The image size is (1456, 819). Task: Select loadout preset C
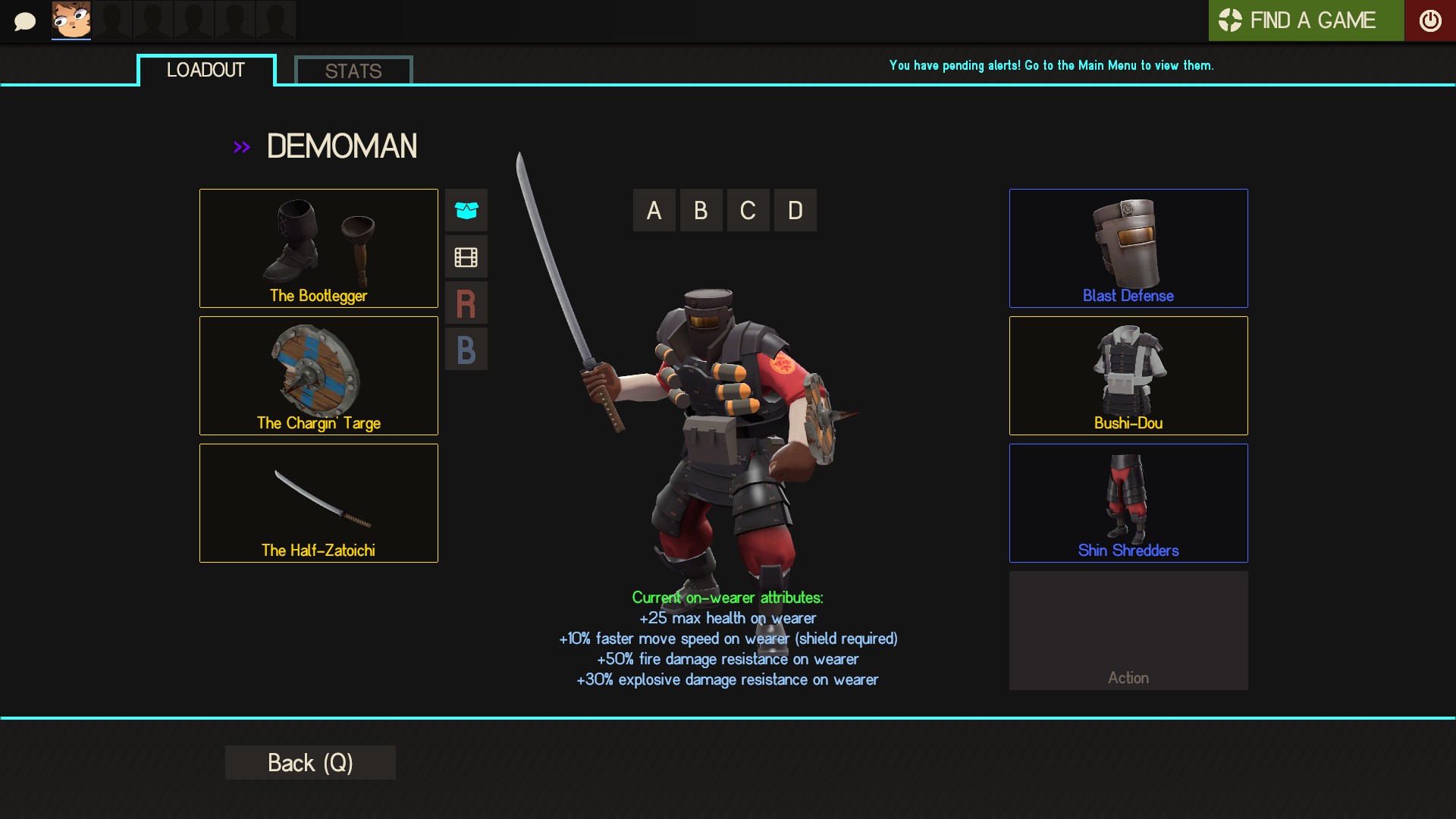coord(748,210)
